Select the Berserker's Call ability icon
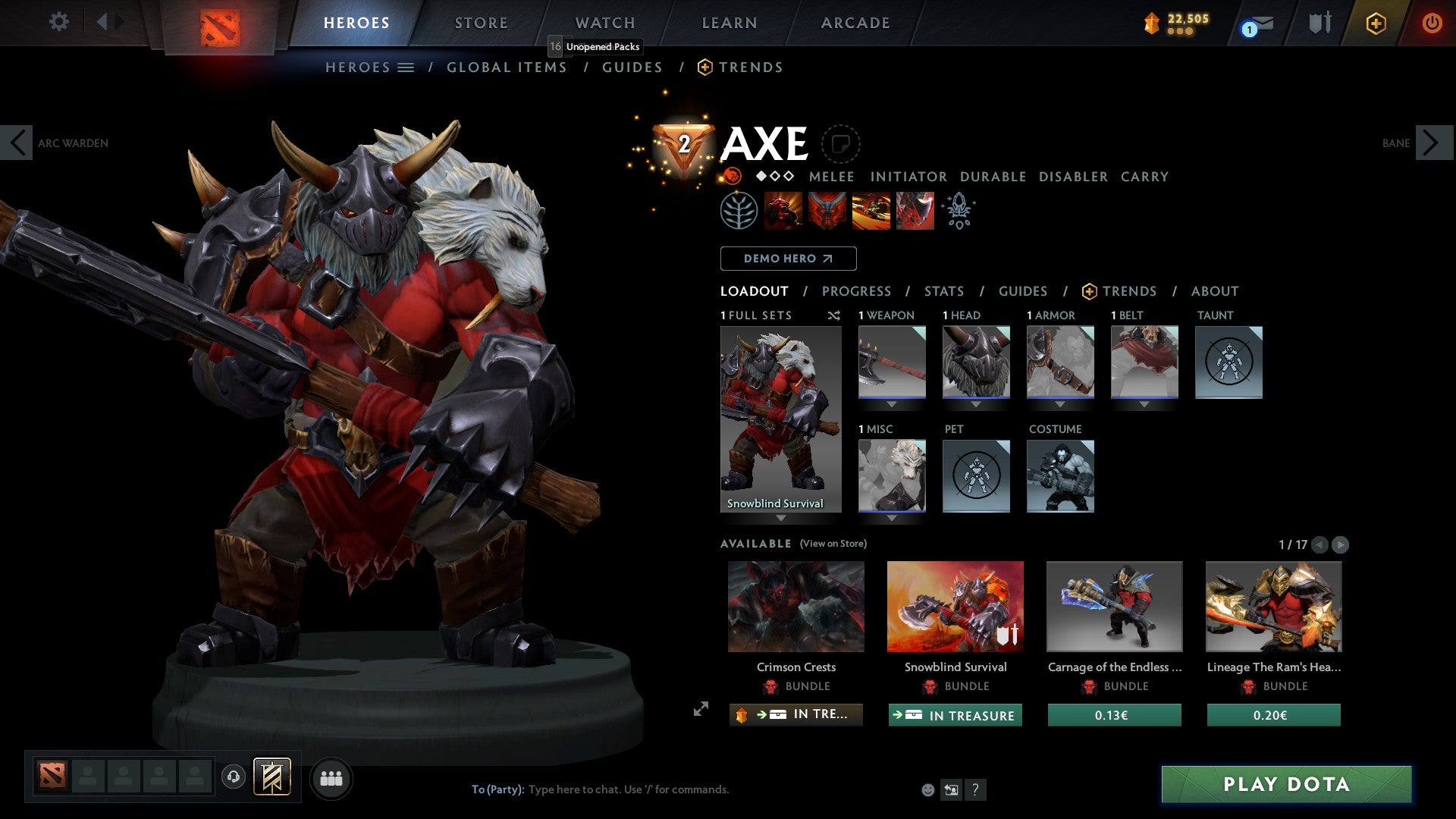Screen dimensions: 1456x819 [783, 210]
